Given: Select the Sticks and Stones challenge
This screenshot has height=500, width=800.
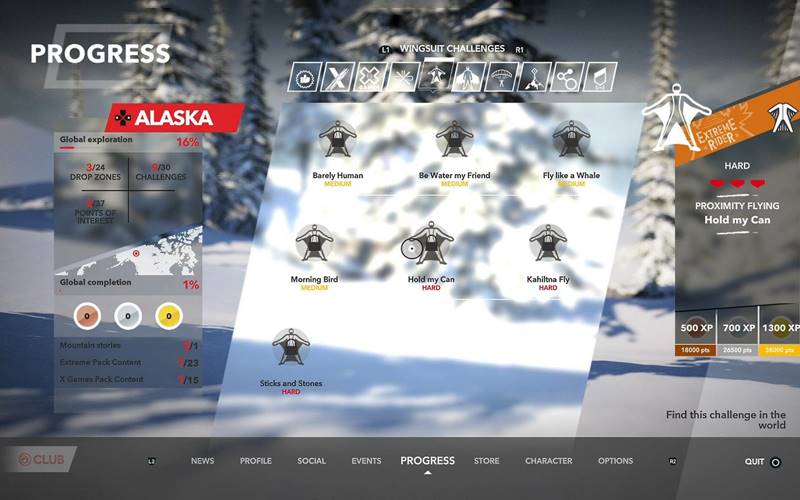Looking at the screenshot, I should (291, 348).
